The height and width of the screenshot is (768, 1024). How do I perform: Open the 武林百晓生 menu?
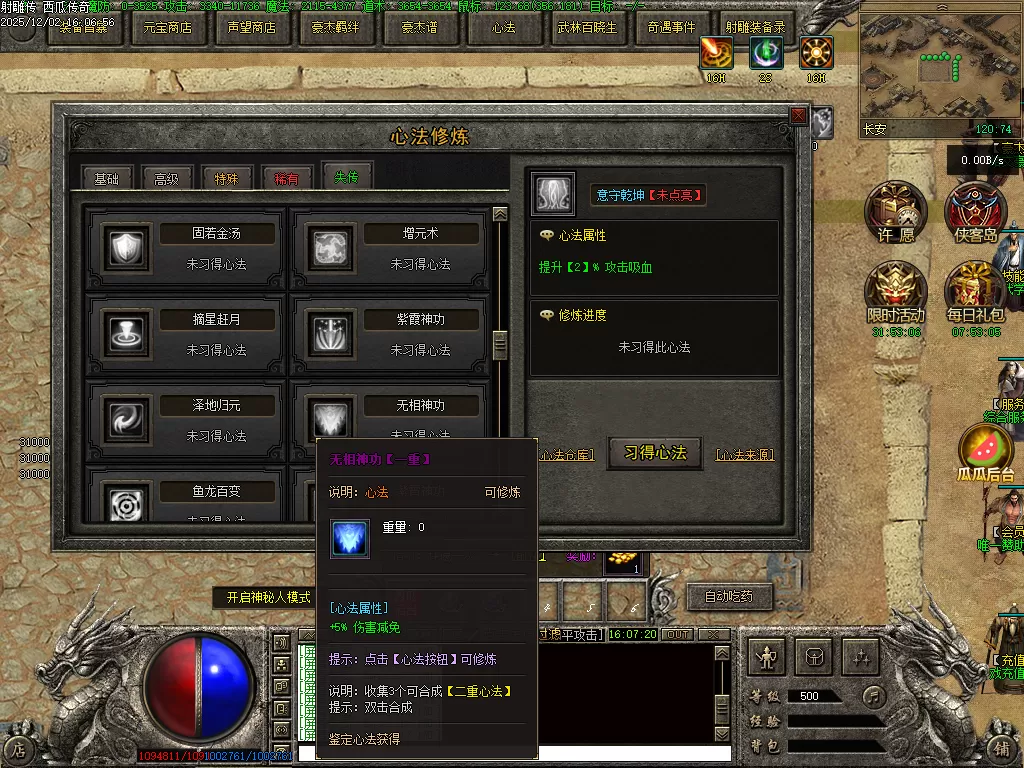point(588,28)
